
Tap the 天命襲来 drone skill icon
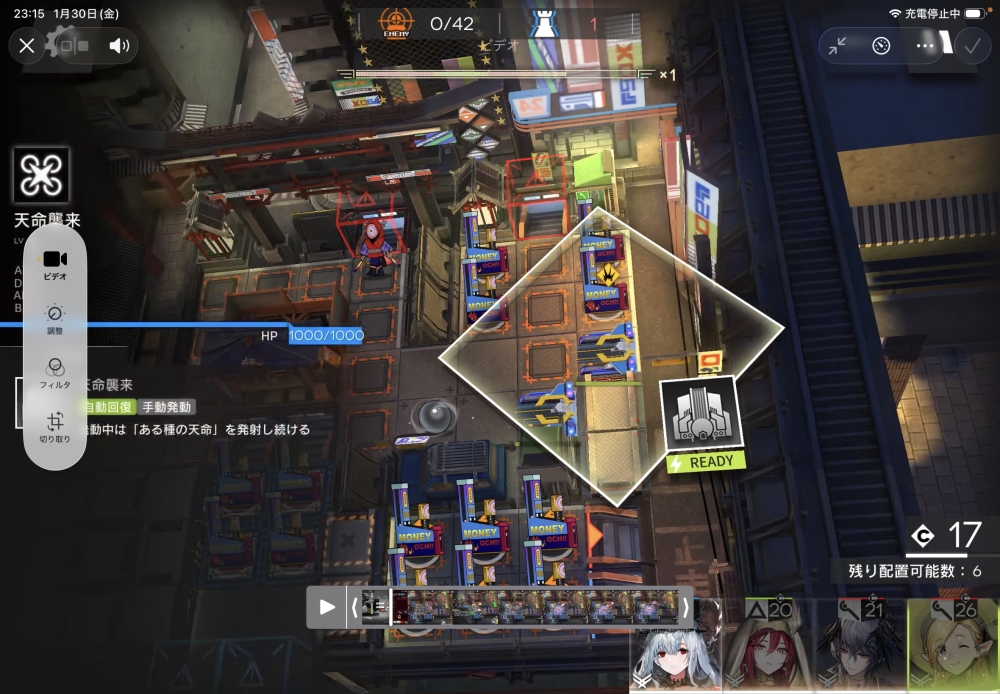[42, 175]
